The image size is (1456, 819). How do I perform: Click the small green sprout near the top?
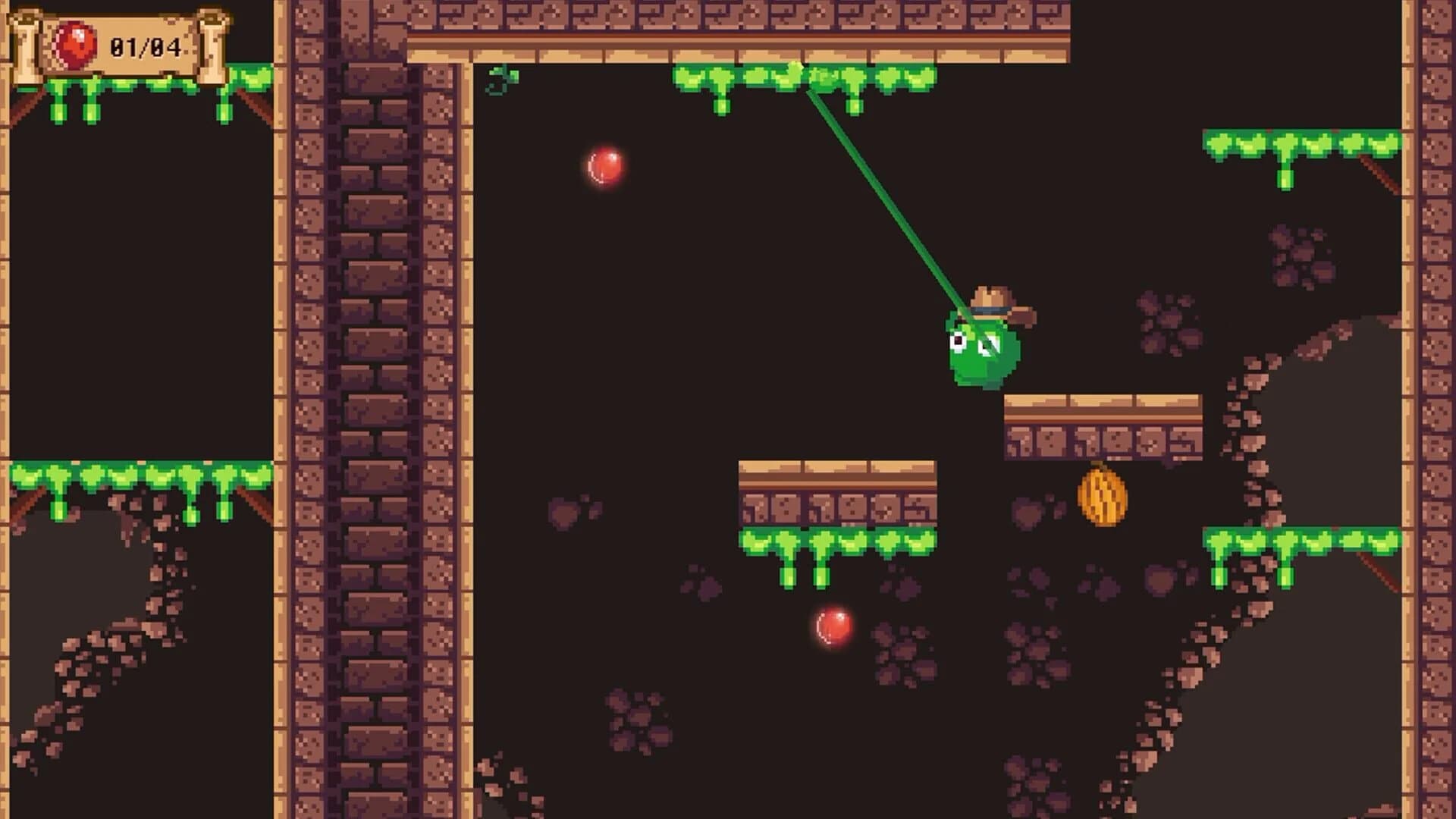(500, 79)
